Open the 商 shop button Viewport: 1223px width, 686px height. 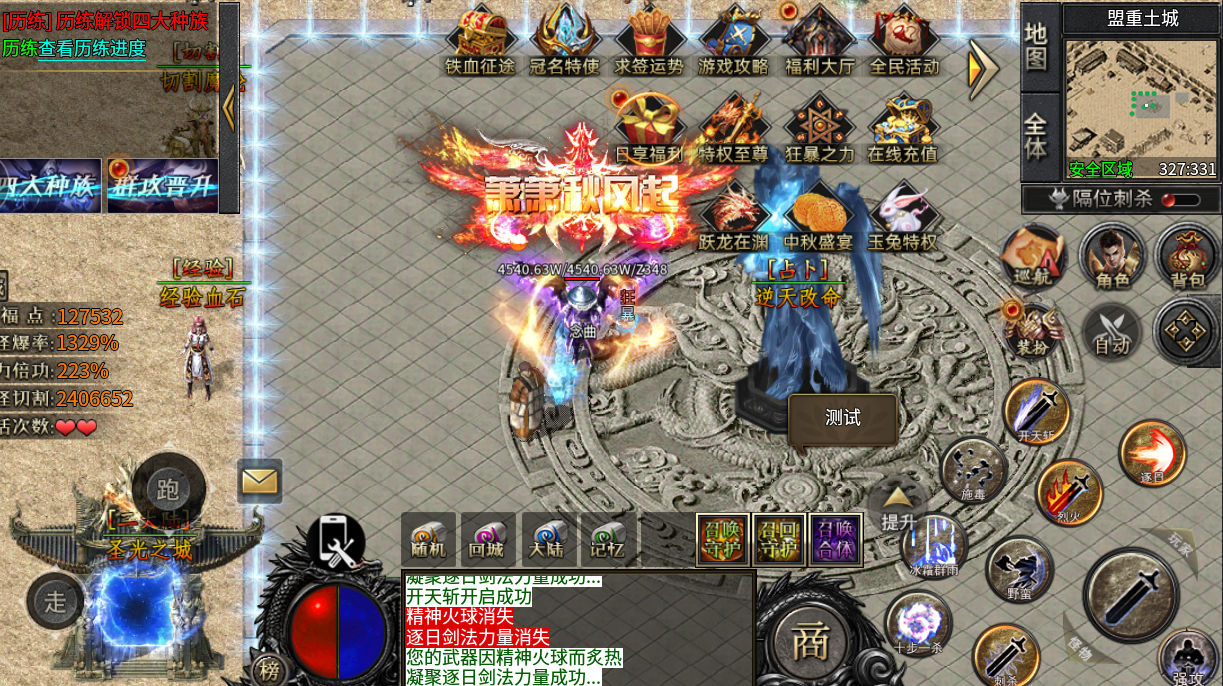pos(809,643)
